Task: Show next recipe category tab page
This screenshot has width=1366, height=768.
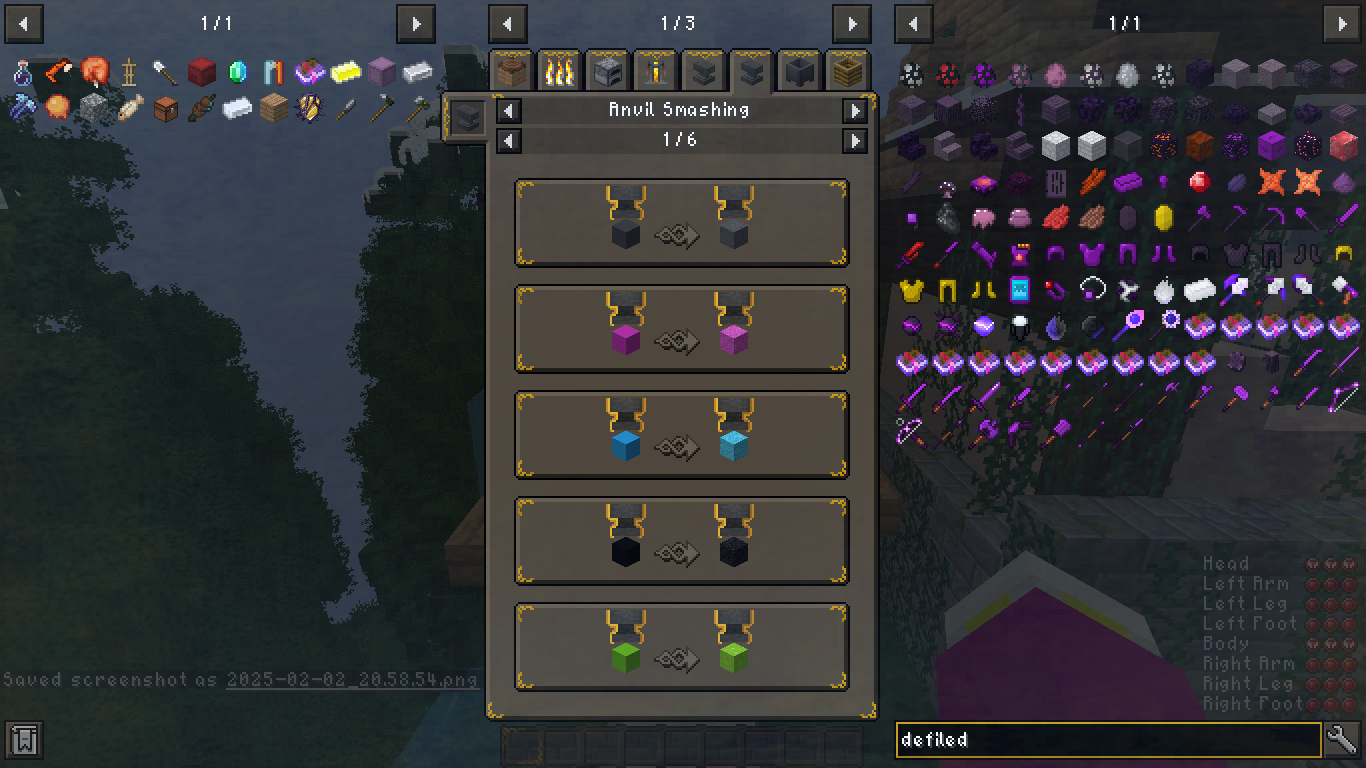Action: point(851,23)
